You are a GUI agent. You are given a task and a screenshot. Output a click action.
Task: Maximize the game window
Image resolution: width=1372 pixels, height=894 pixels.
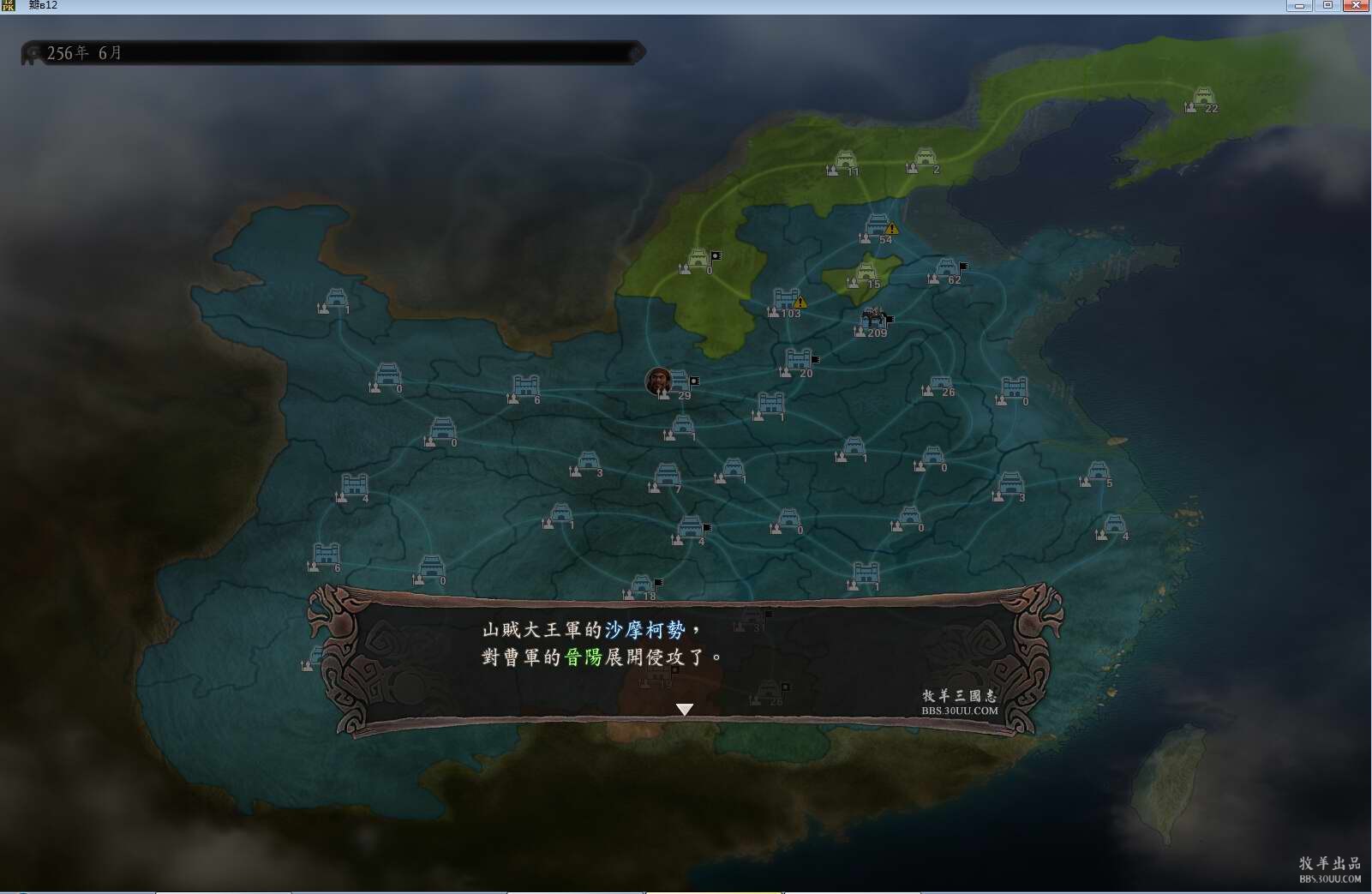[x=1327, y=5]
